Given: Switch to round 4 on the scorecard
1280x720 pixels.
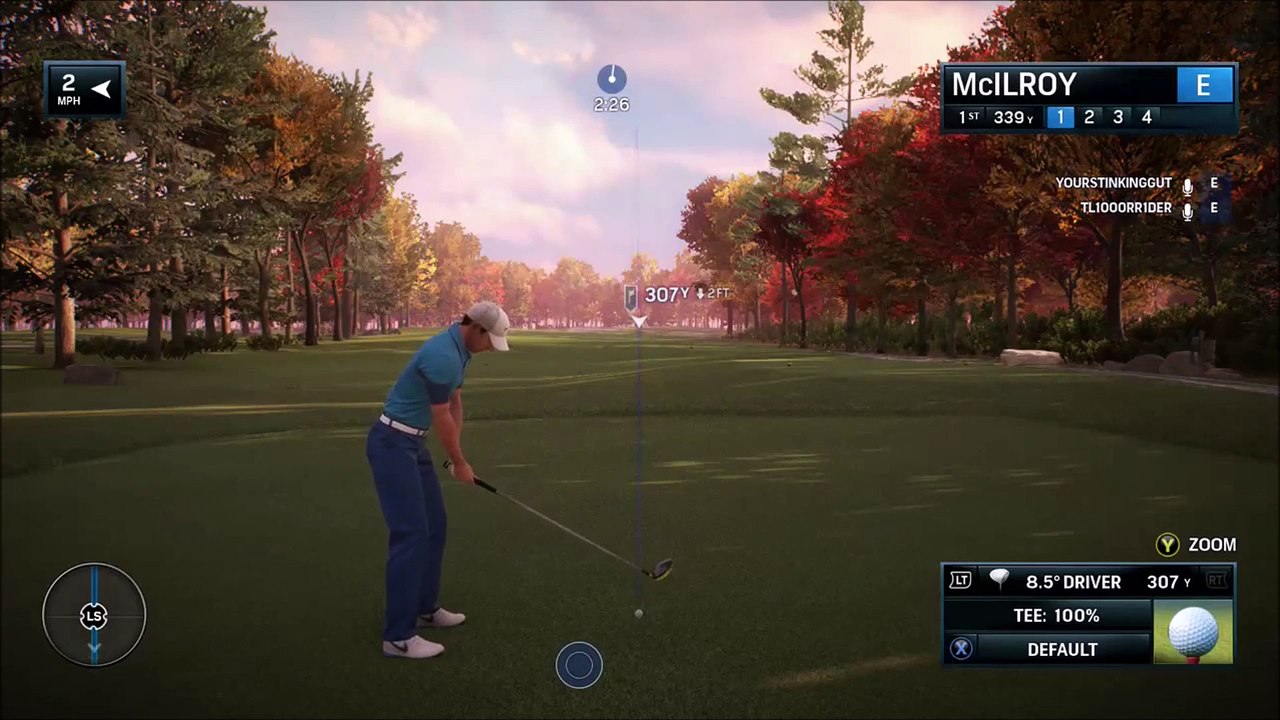Looking at the screenshot, I should click(x=1147, y=117).
